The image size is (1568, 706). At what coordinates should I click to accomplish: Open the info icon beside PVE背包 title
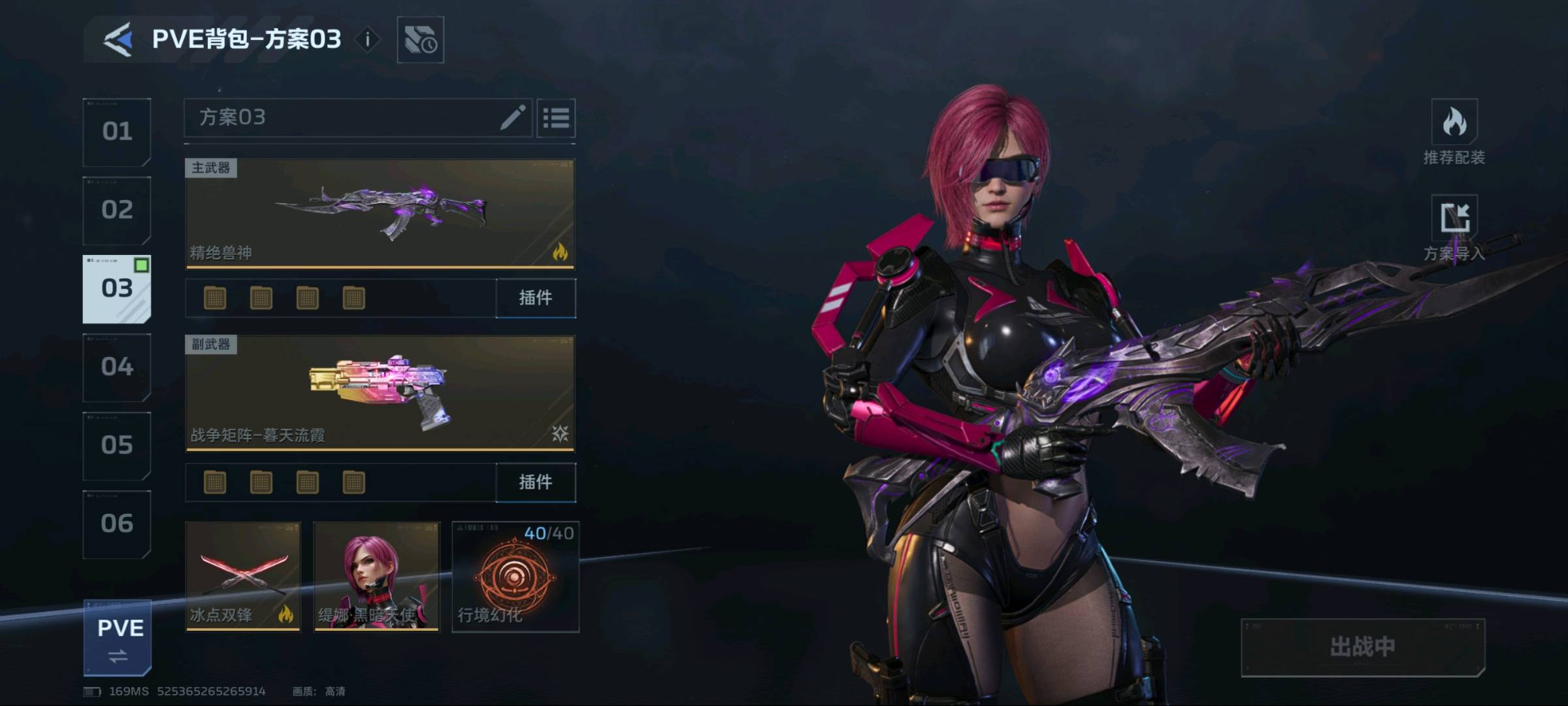click(368, 40)
